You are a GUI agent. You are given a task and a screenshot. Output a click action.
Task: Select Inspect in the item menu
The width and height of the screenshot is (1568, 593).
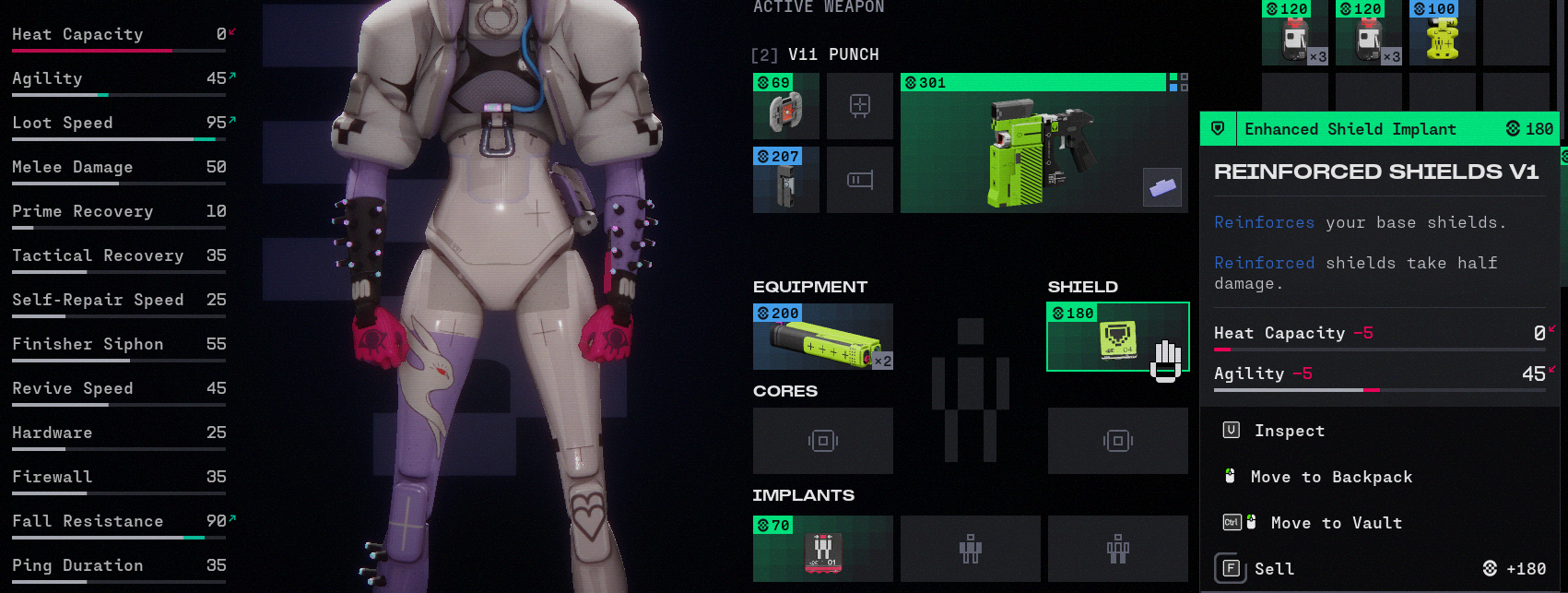tap(1289, 431)
